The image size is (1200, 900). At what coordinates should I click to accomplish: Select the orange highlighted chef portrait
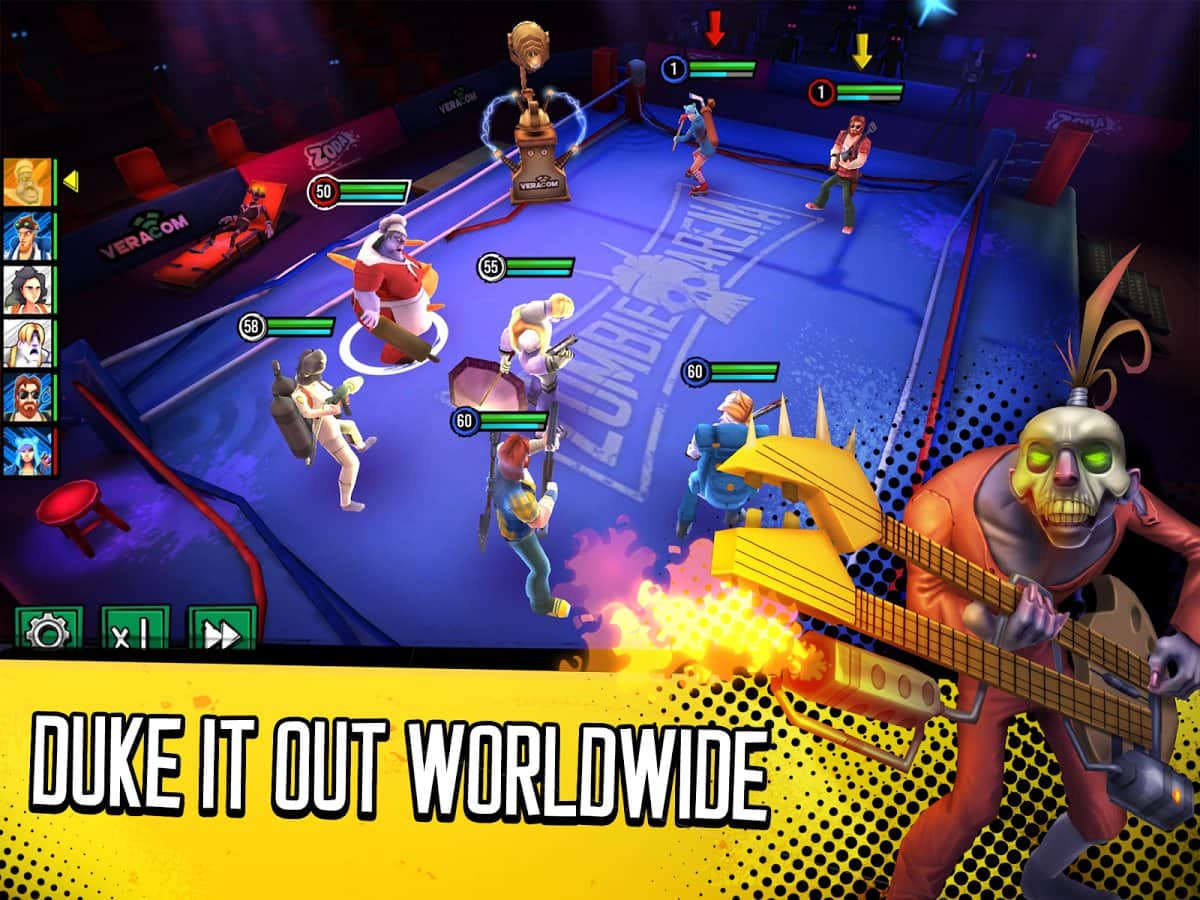27,182
